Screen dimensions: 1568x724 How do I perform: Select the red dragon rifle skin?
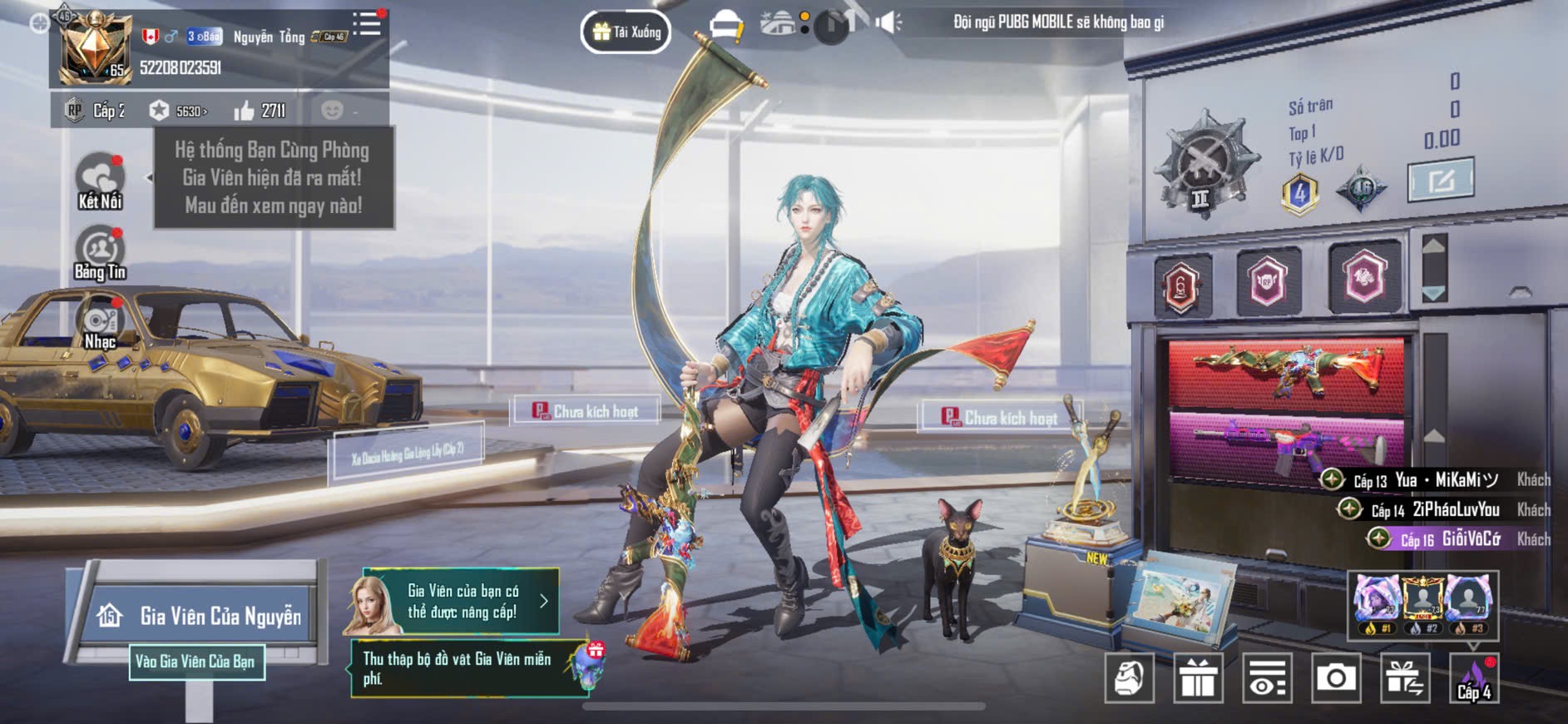point(1285,373)
